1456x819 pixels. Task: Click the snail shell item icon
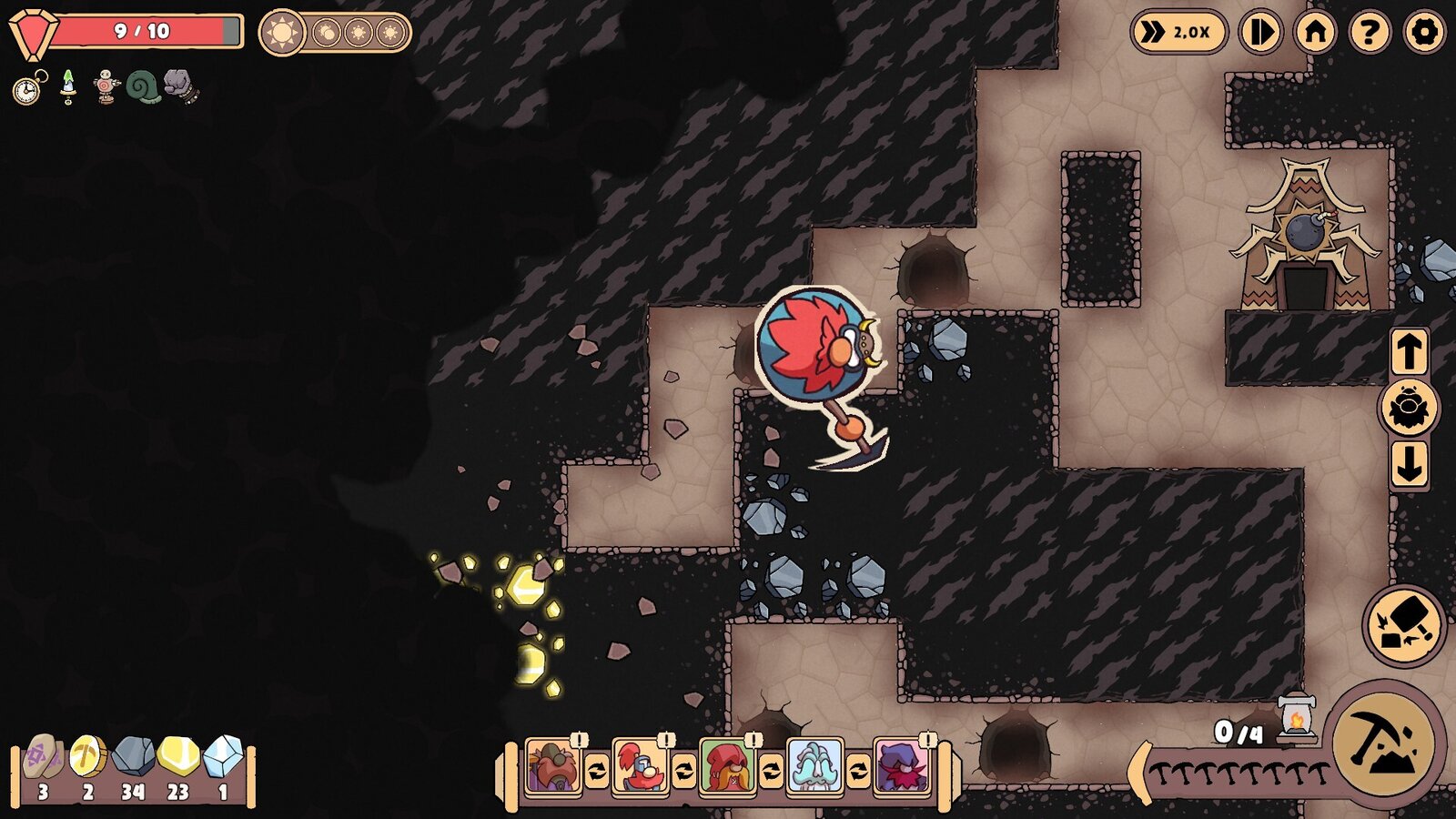[142, 86]
